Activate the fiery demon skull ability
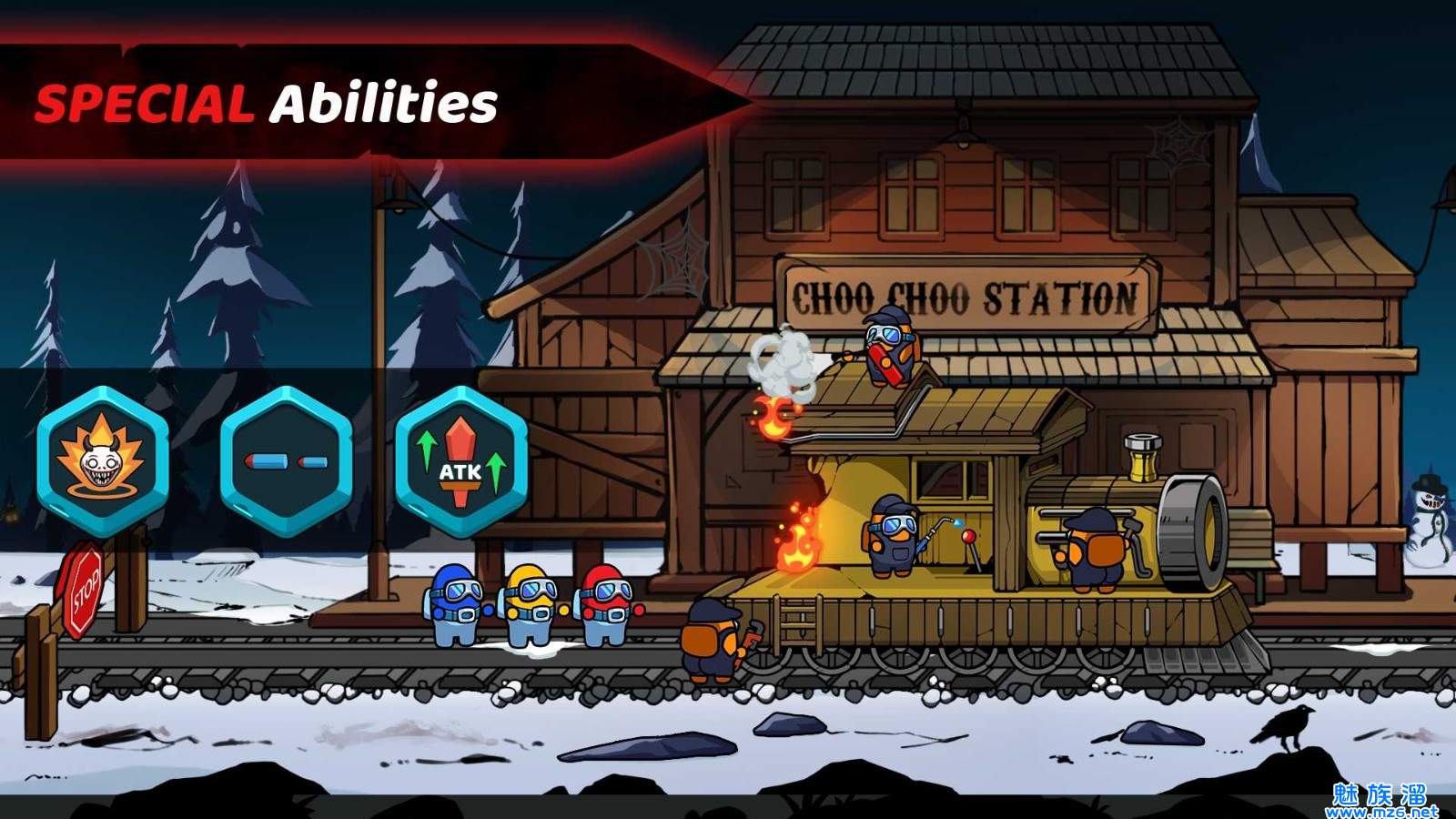 coord(103,461)
